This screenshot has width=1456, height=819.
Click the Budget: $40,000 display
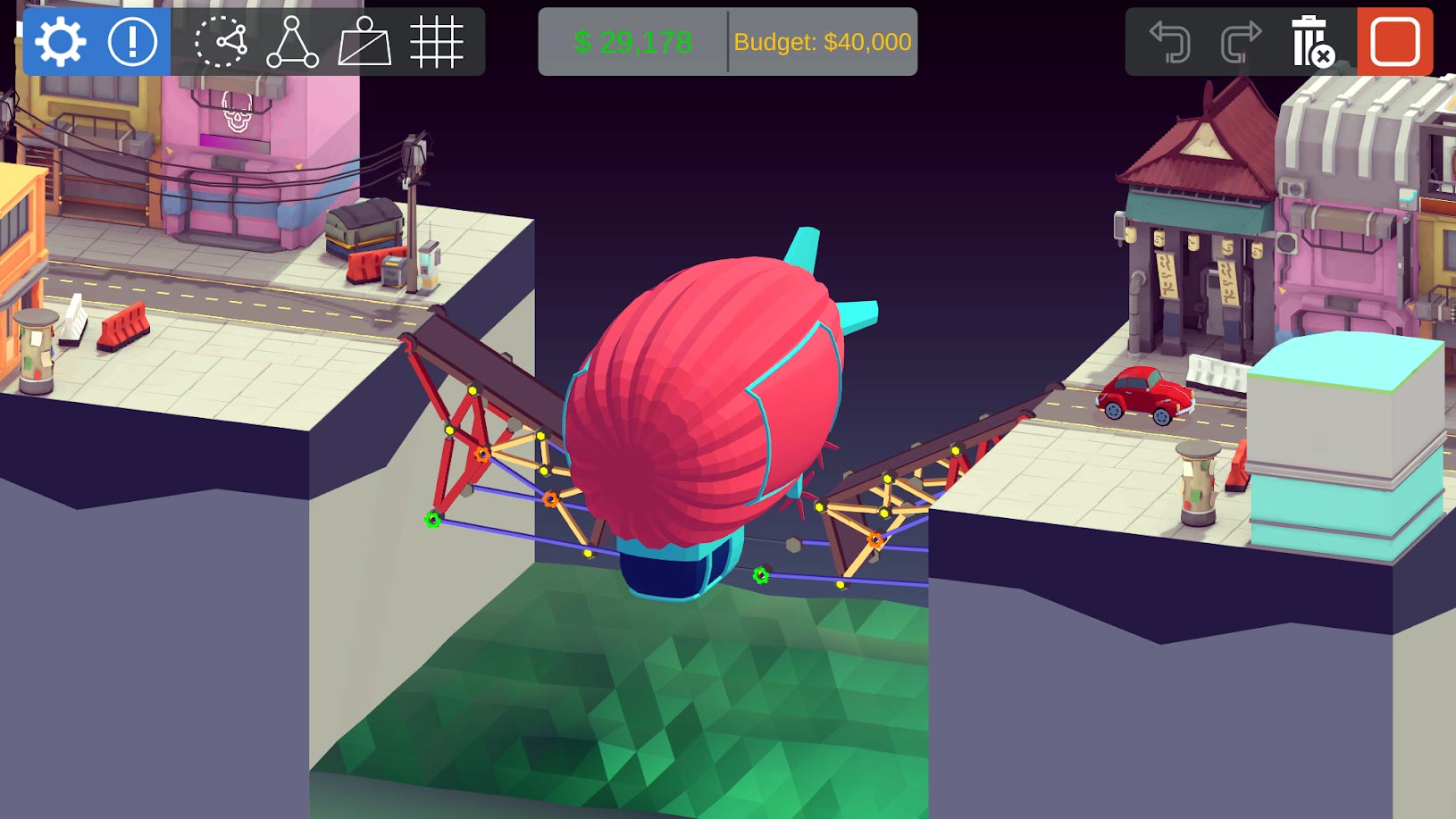pos(821,41)
